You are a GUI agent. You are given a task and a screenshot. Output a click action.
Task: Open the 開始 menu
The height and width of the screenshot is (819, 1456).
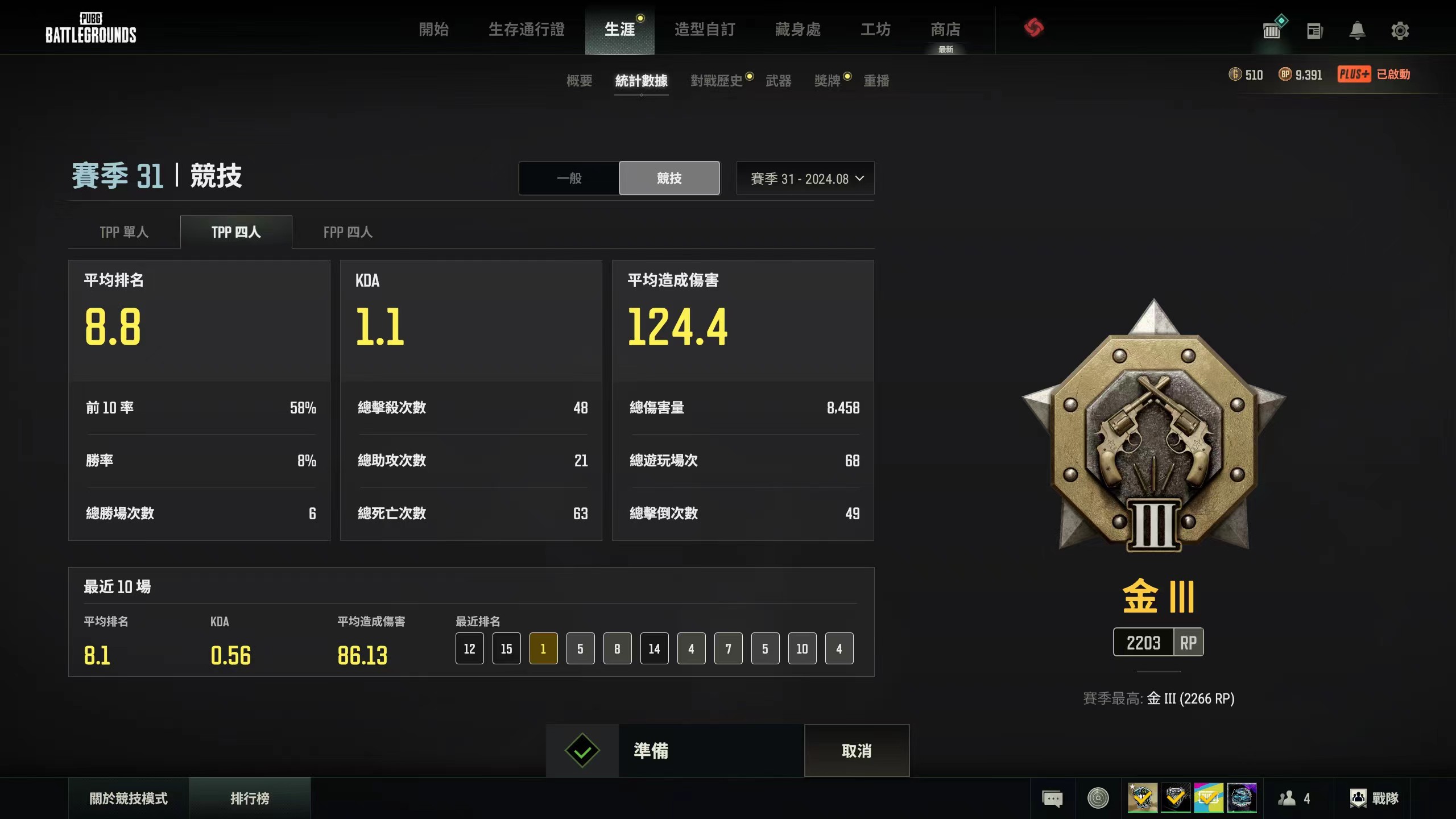433,30
